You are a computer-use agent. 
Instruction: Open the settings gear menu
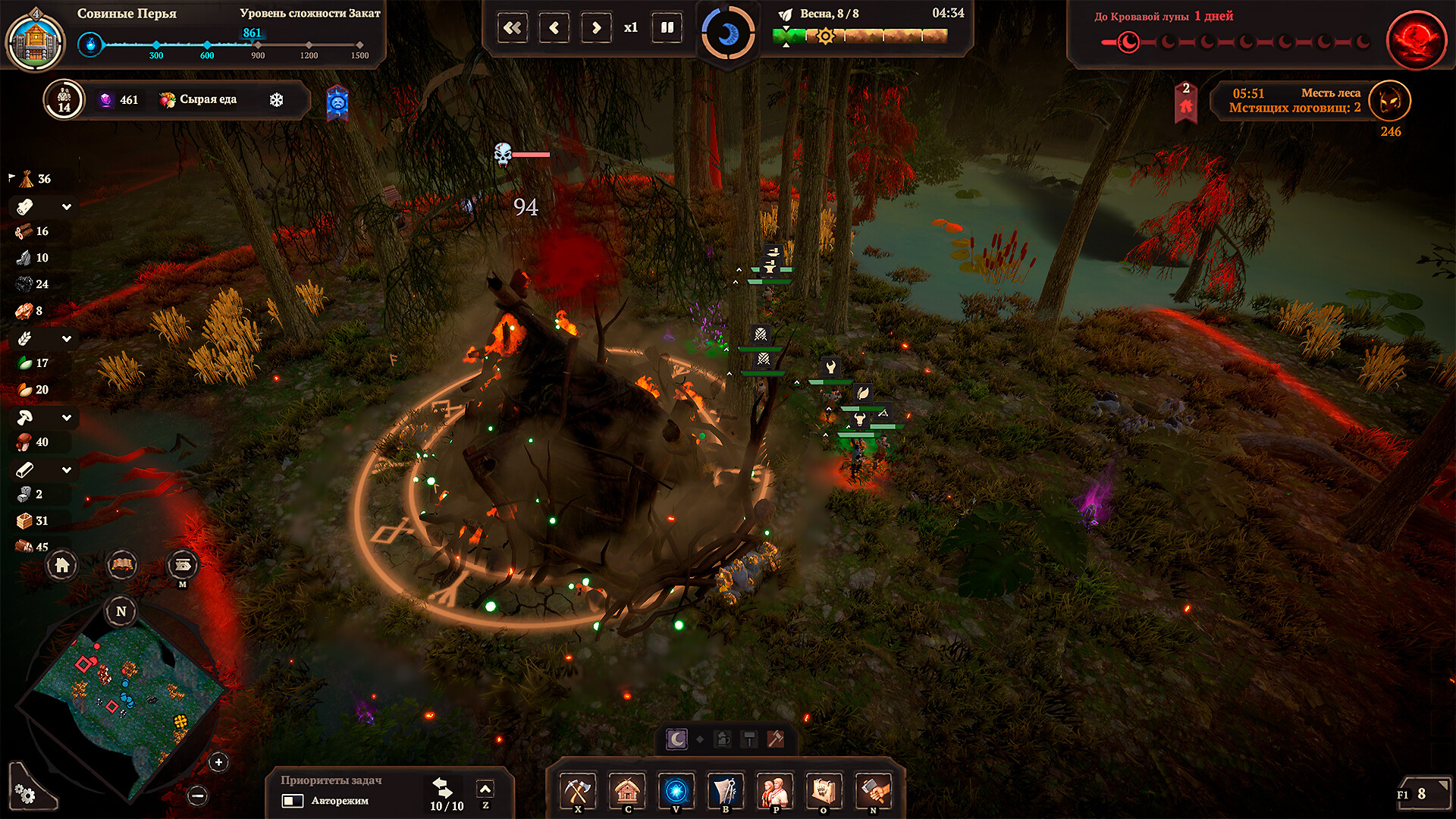click(25, 794)
